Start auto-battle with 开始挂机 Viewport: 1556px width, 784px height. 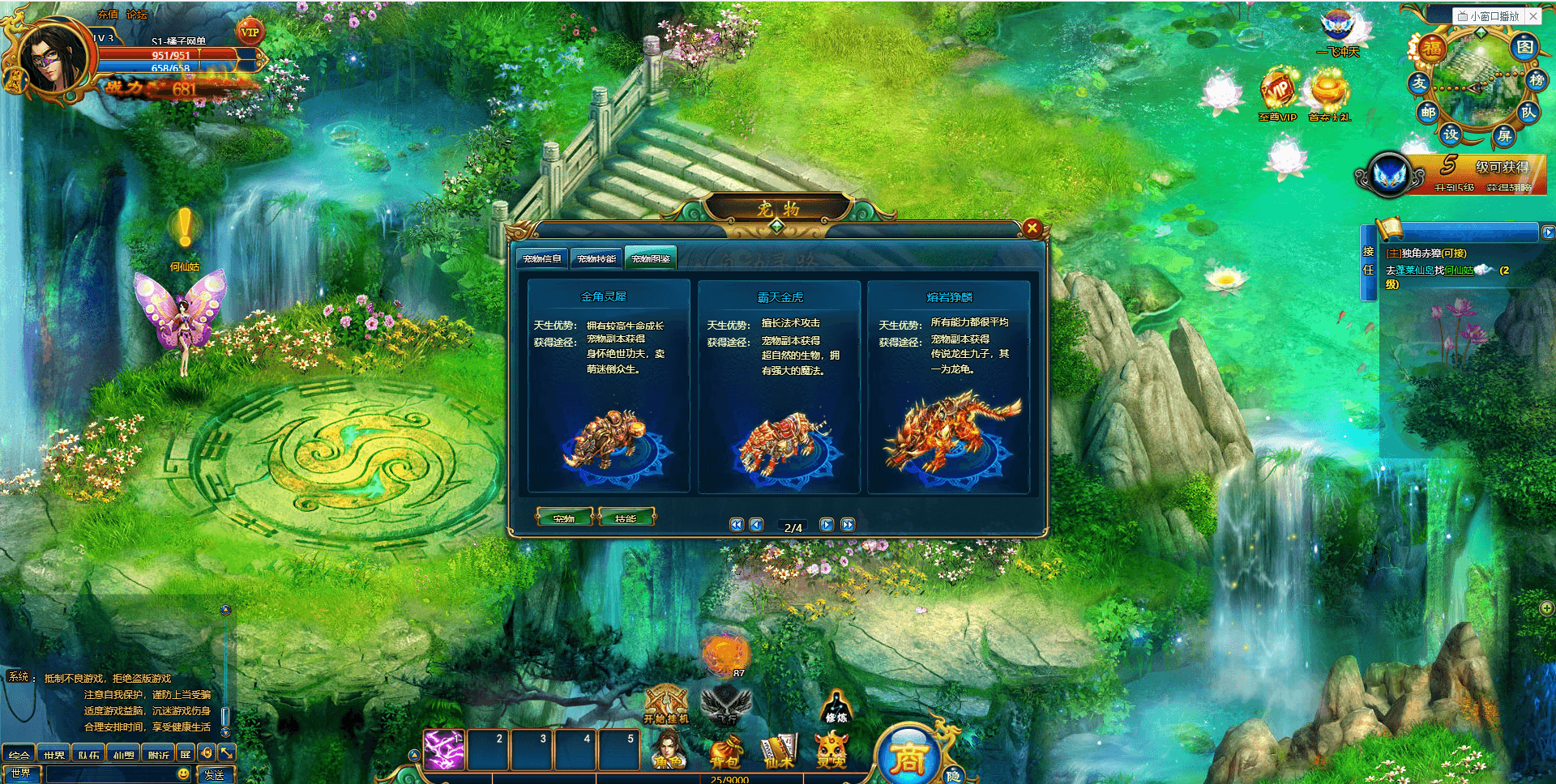666,705
